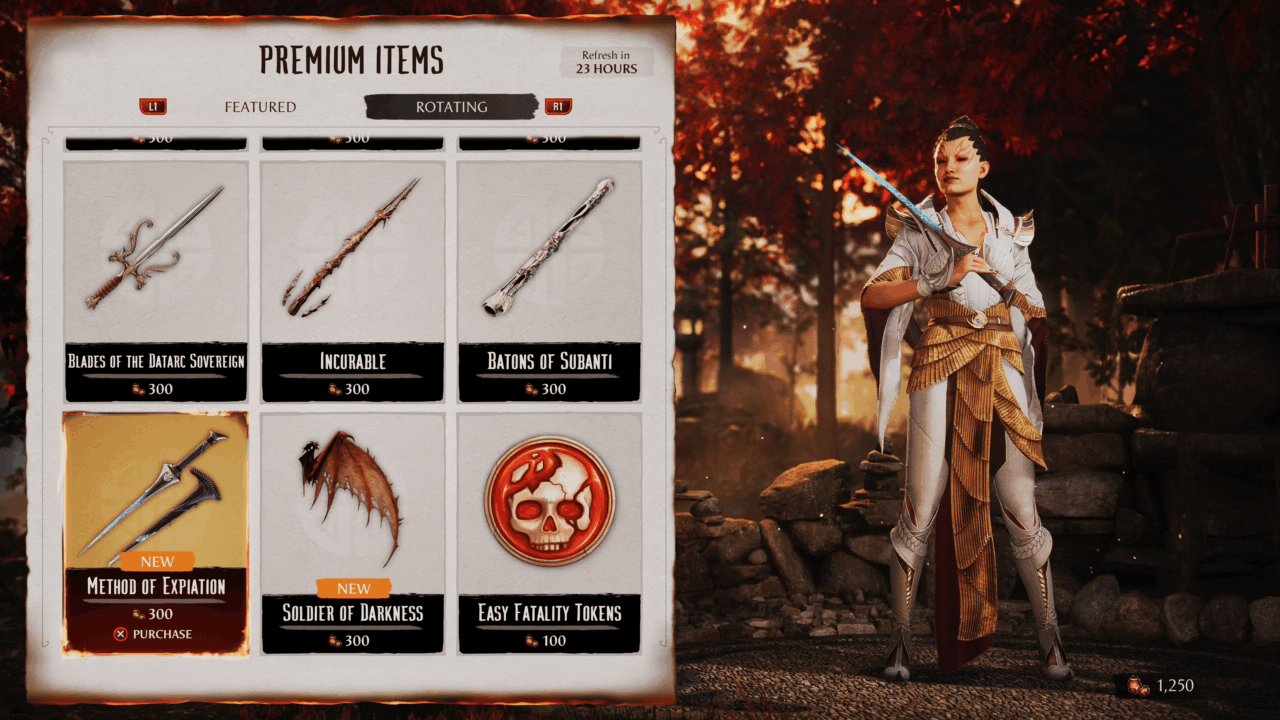Switch to the Featured tab
This screenshot has height=720, width=1280.
(260, 107)
